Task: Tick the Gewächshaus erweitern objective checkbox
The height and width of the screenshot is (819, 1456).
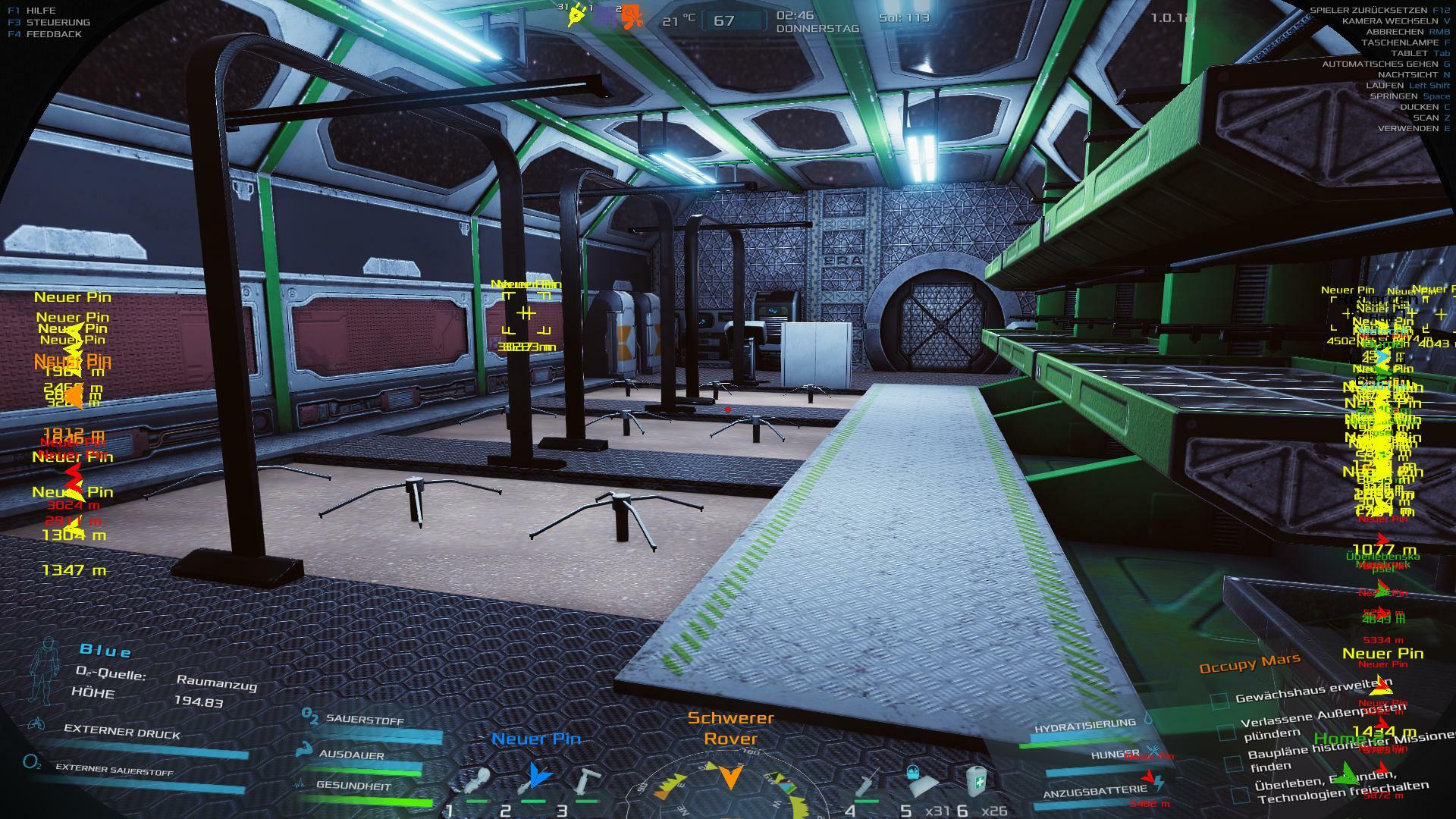Action: pos(1219,701)
